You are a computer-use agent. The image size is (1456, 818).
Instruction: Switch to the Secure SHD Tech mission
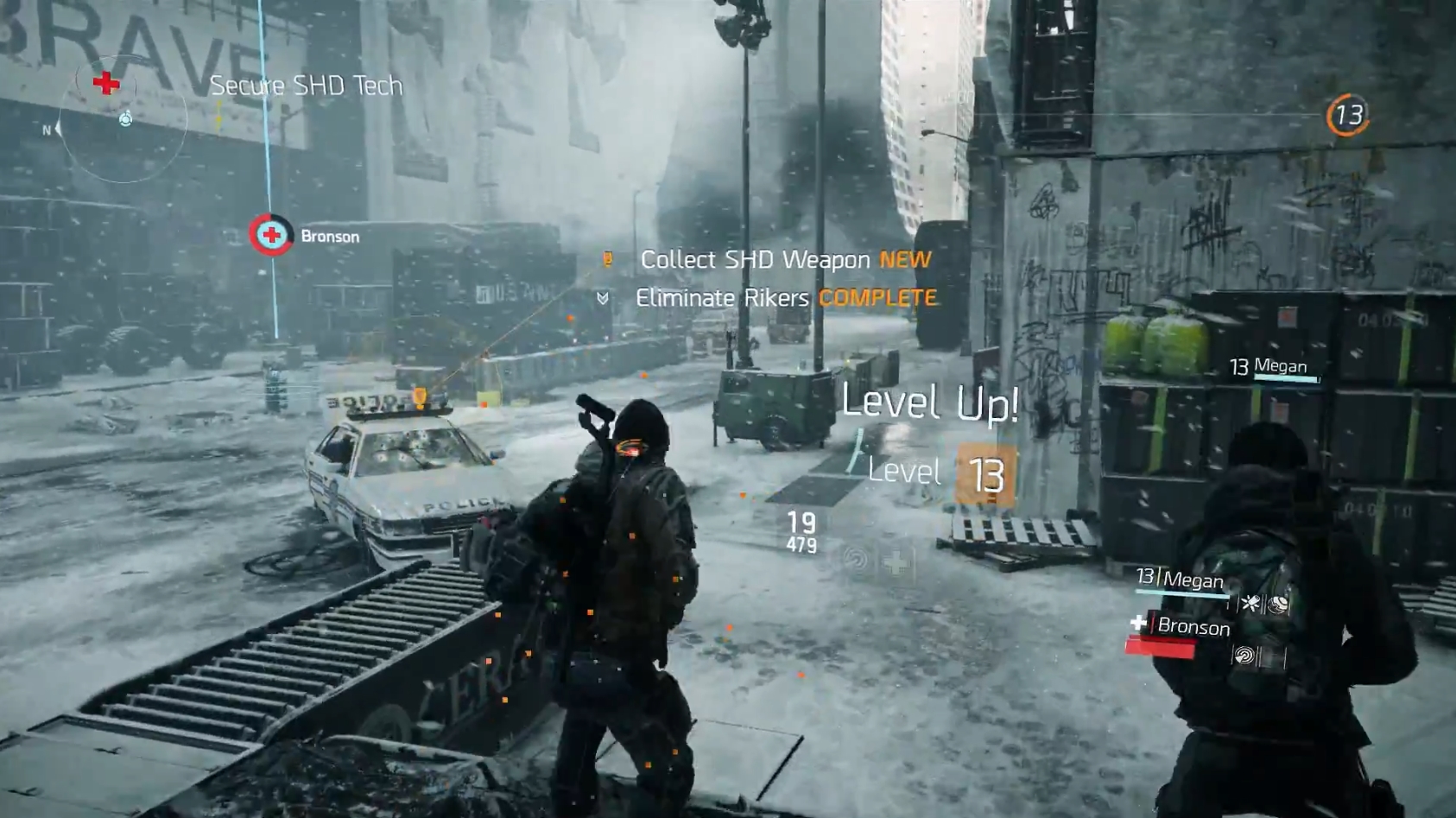point(306,86)
